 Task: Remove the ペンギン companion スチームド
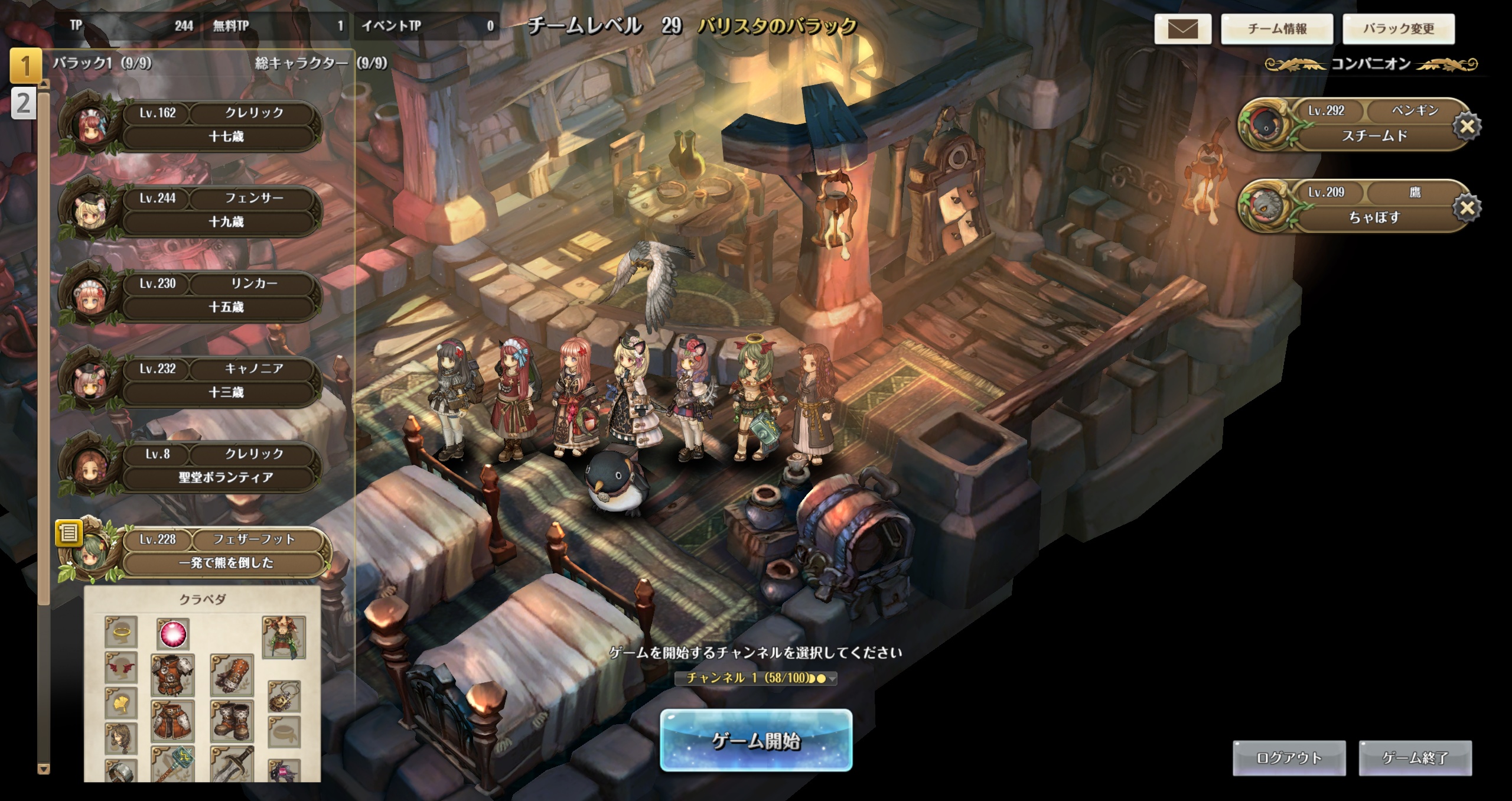click(x=1467, y=126)
